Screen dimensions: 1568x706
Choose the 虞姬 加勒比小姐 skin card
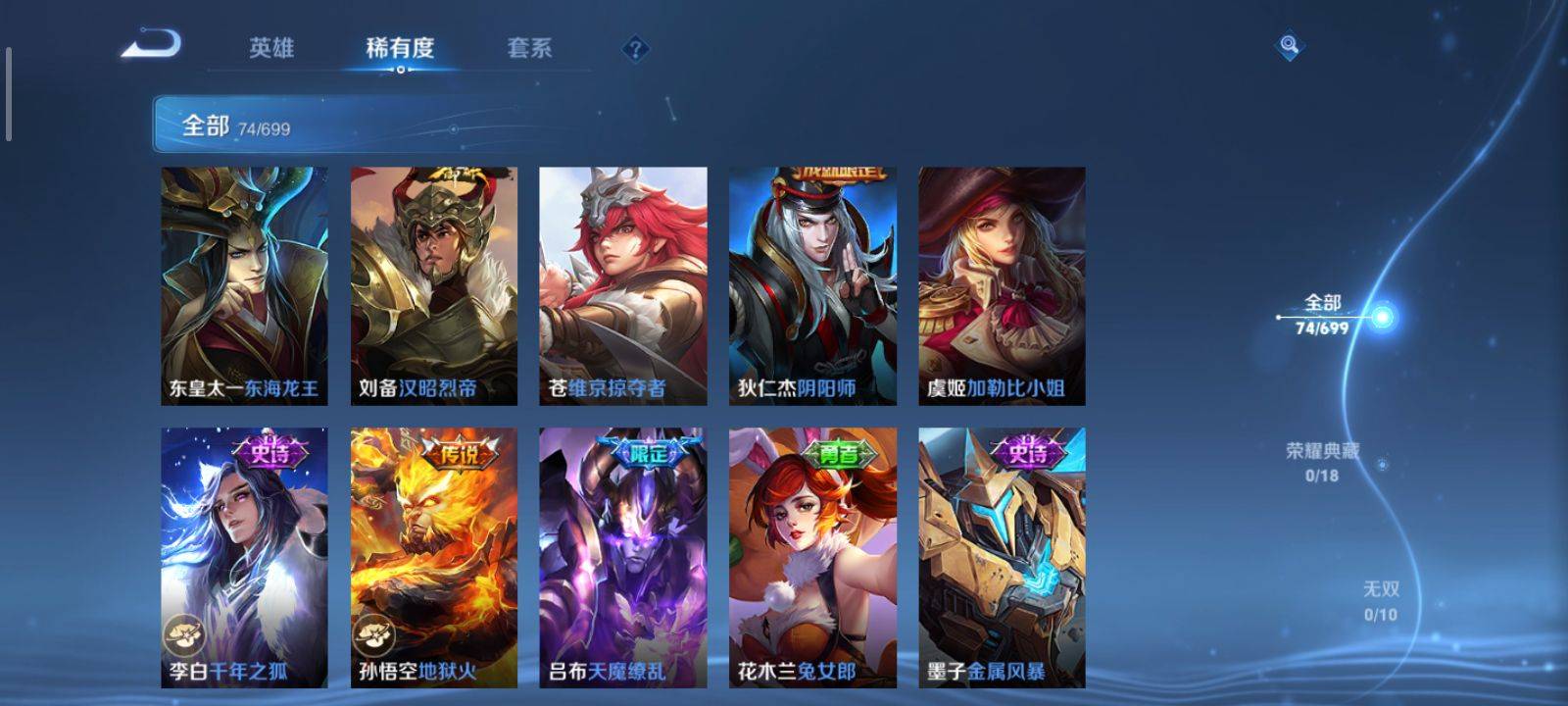tap(1002, 285)
